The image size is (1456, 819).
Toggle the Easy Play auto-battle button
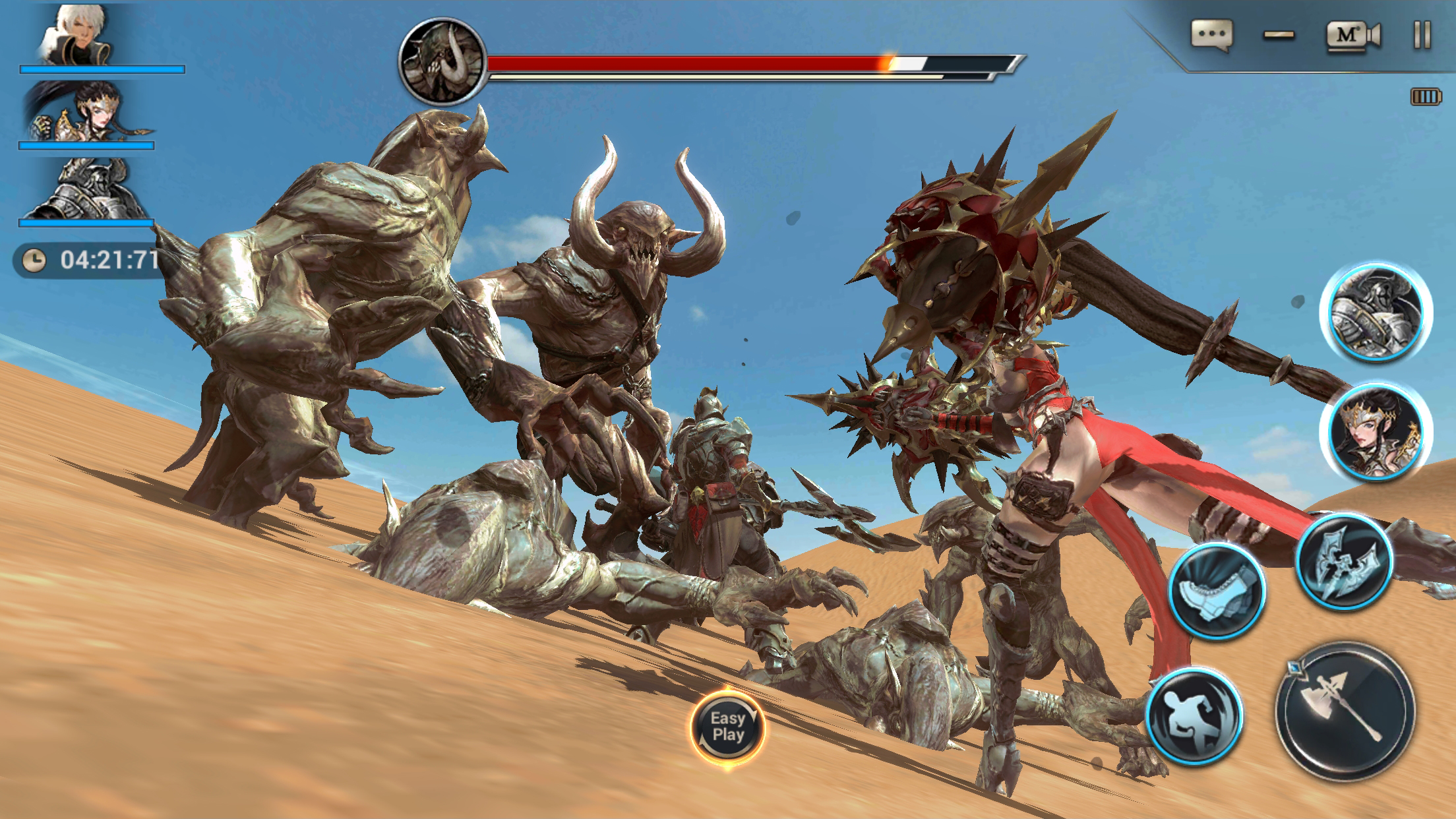727,727
